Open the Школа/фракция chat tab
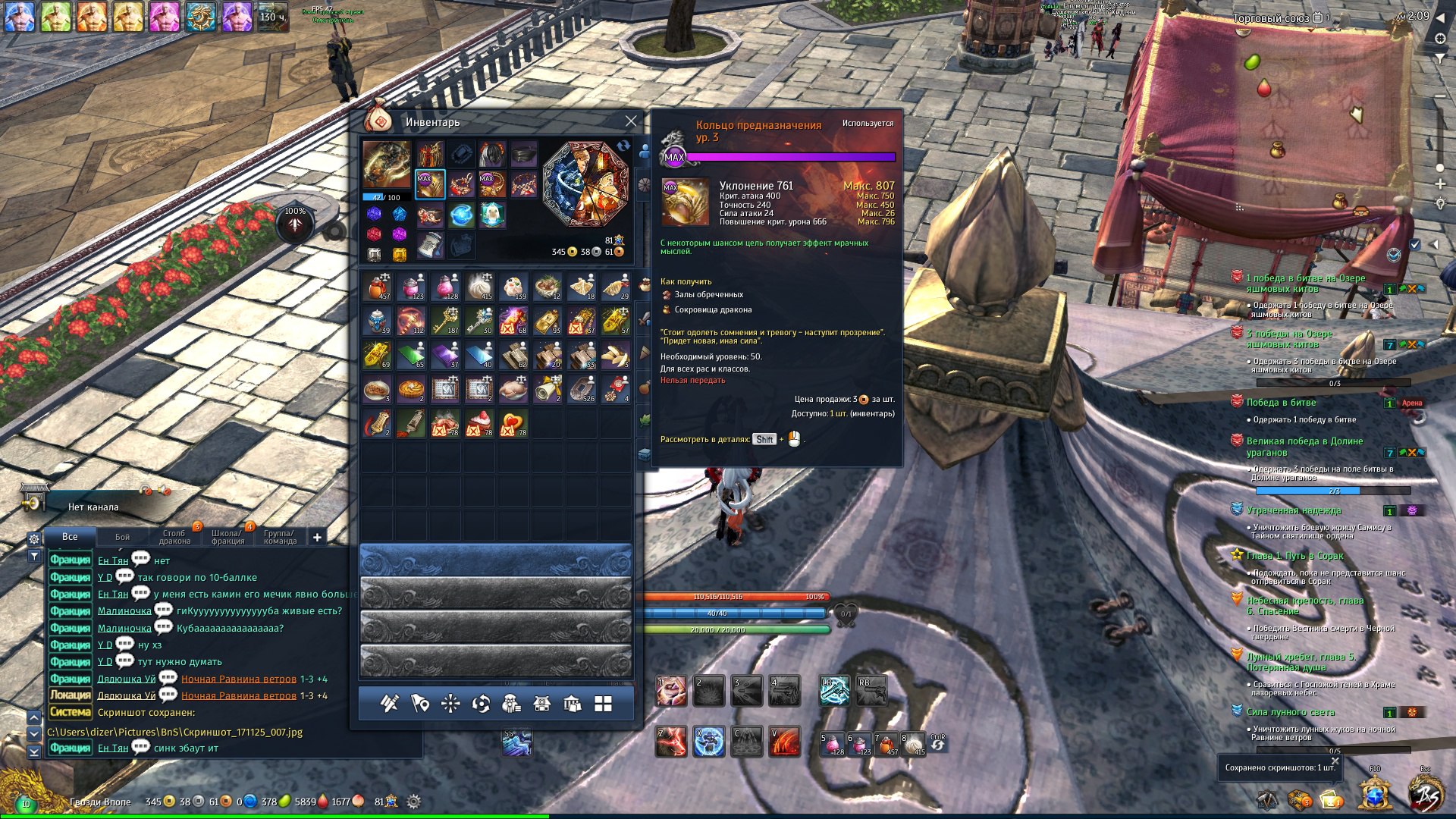Image resolution: width=1456 pixels, height=819 pixels. click(x=227, y=537)
